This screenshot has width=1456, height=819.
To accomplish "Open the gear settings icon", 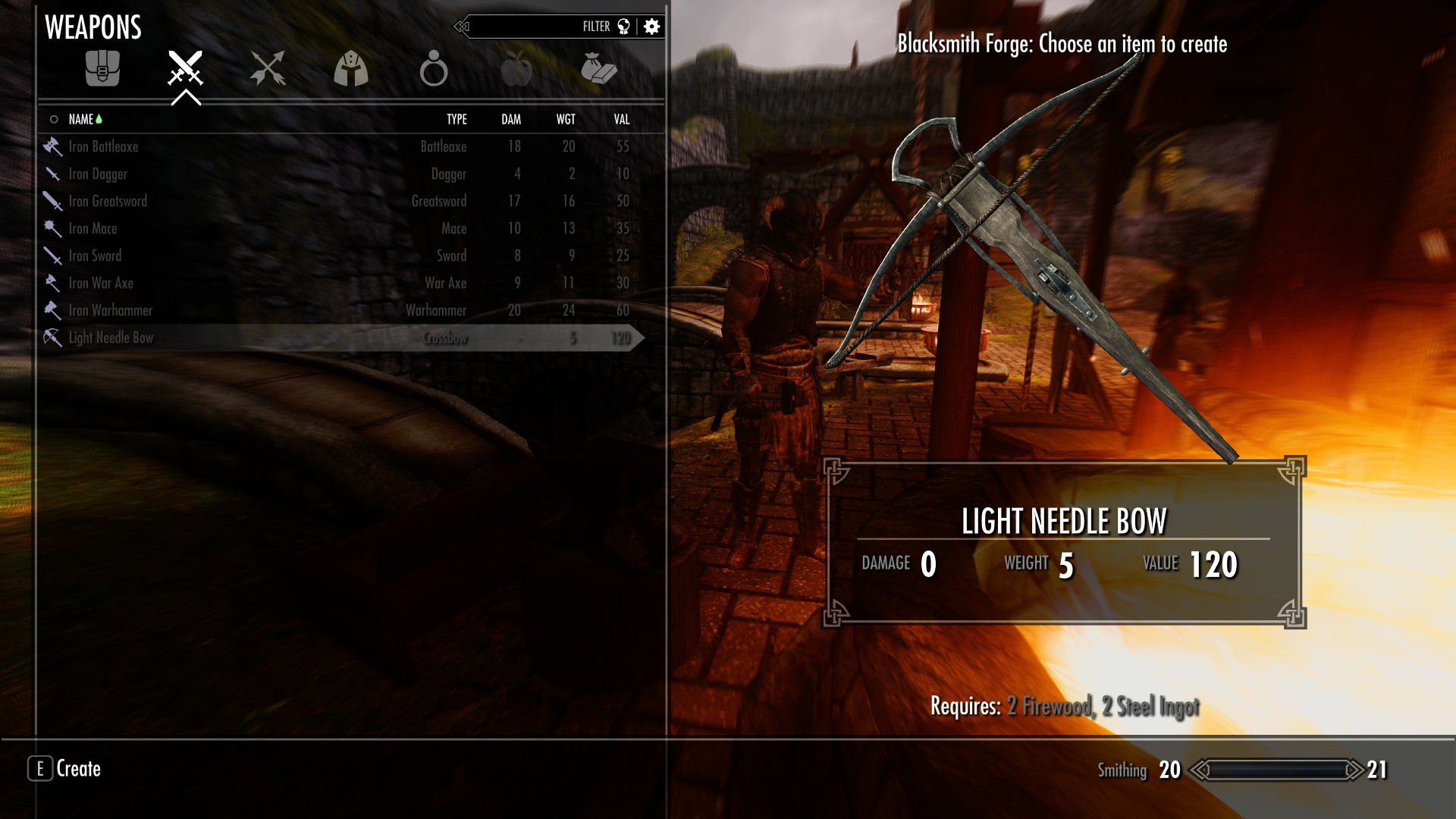I will click(x=651, y=27).
